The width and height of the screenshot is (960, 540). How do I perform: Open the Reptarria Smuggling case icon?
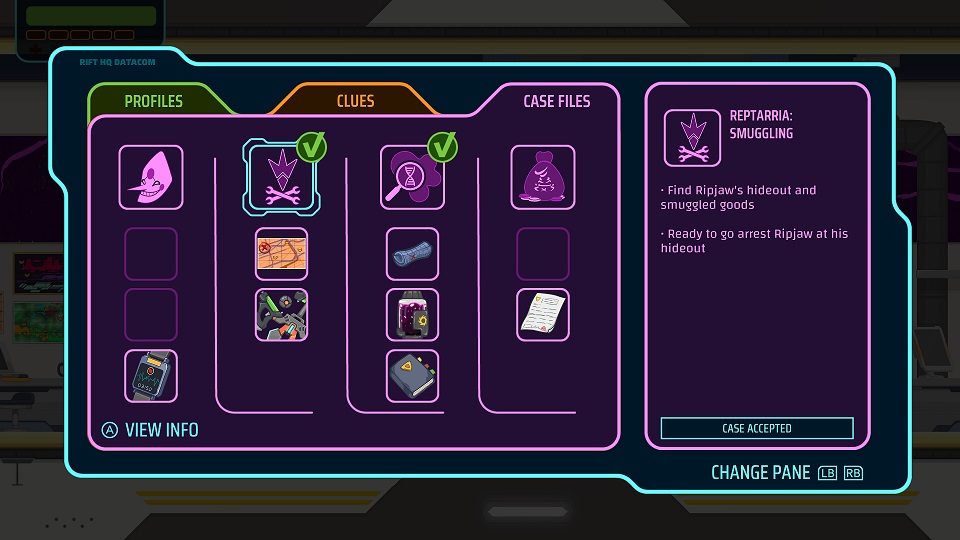(x=281, y=177)
